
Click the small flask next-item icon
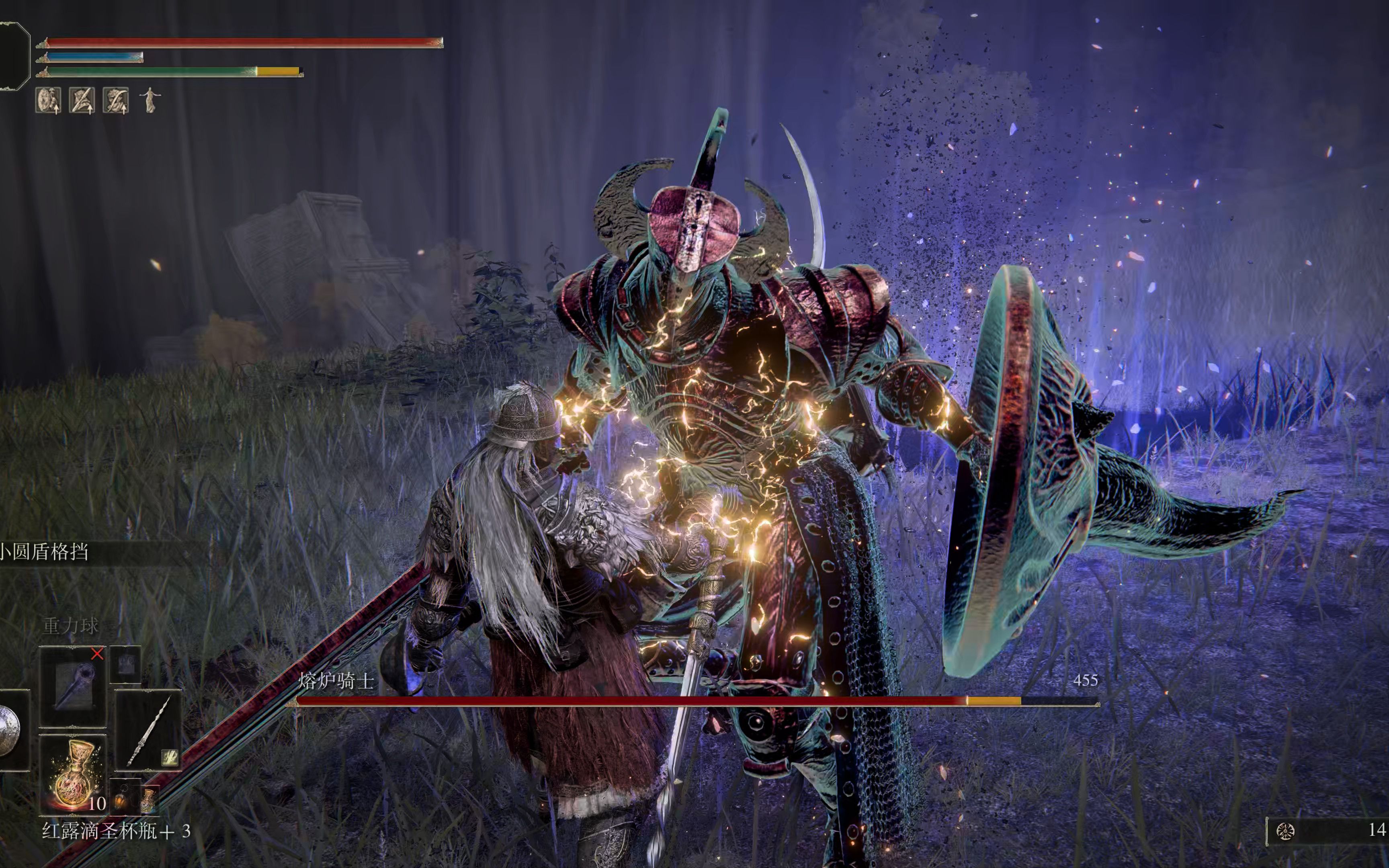click(148, 798)
